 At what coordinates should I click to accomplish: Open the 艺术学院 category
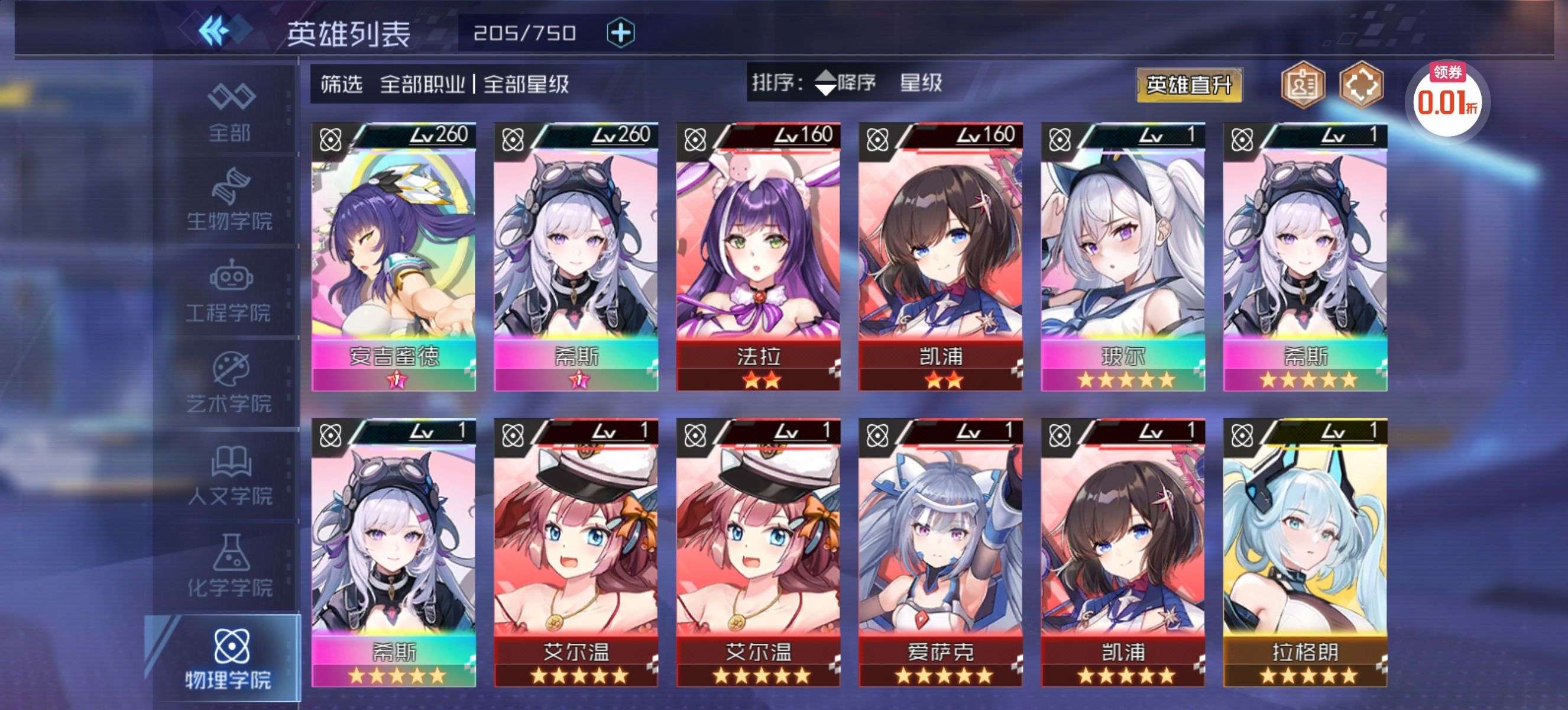230,383
